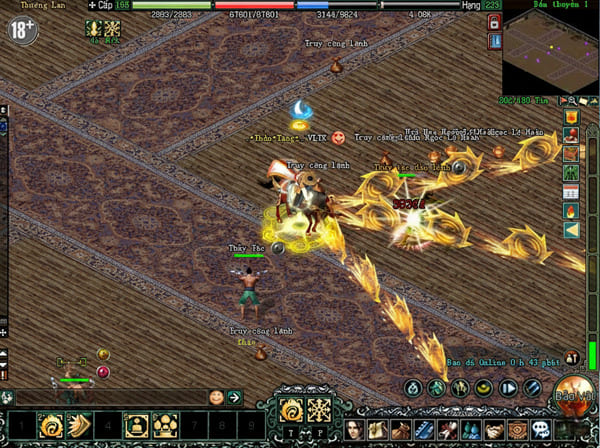Viewport: 600px width, 448px height.
Task: Open the flame icon in the side menu
Action: coord(571,211)
